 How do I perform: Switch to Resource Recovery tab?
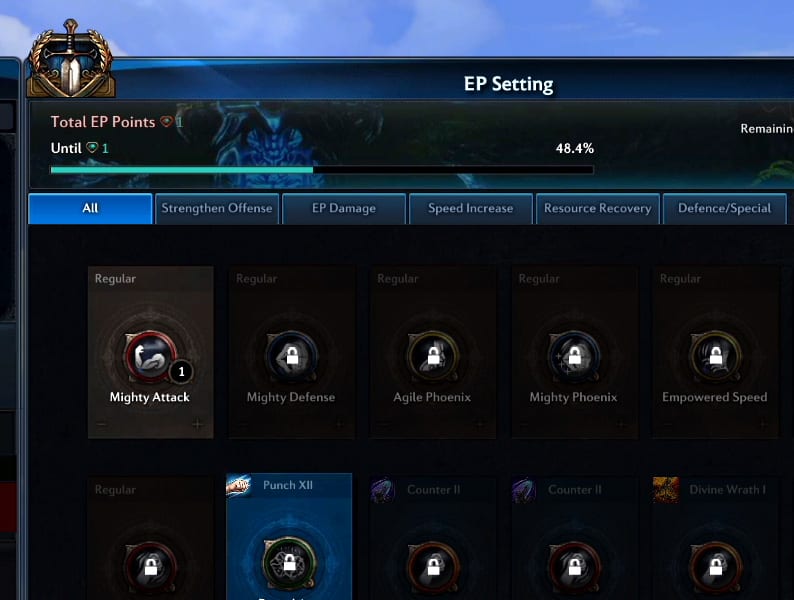[597, 208]
